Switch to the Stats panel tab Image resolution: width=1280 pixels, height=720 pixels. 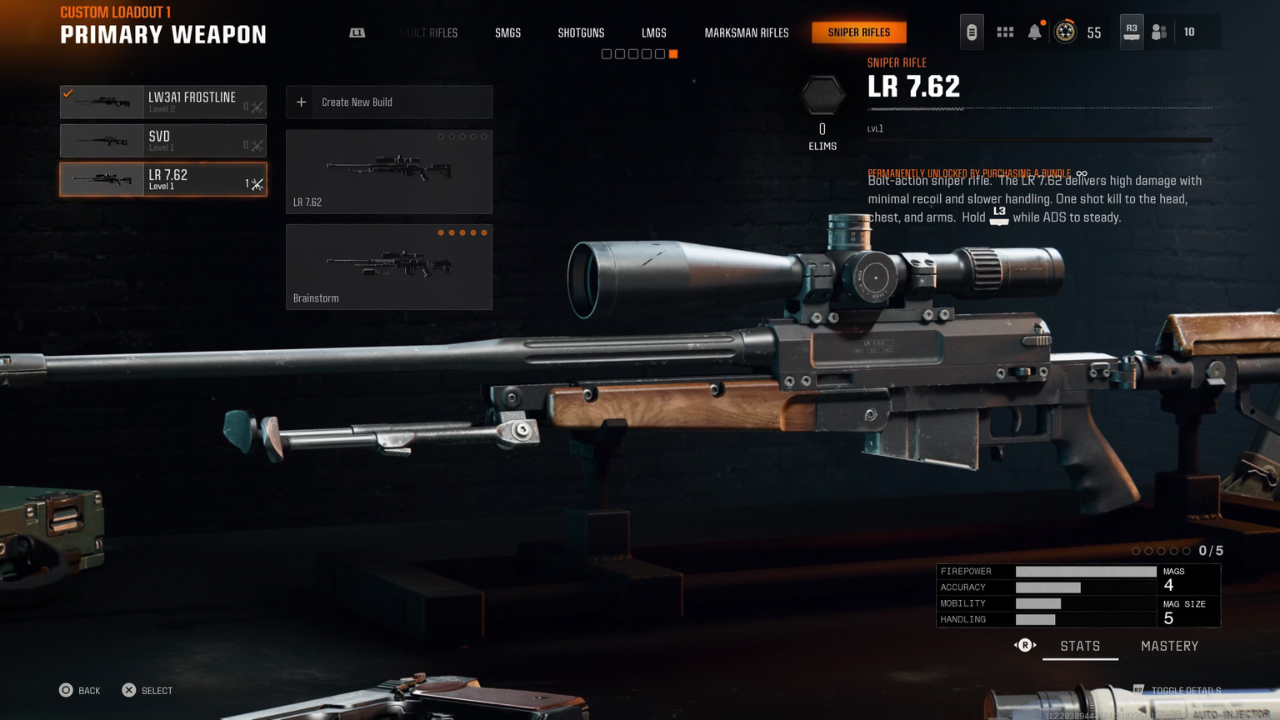[1080, 646]
